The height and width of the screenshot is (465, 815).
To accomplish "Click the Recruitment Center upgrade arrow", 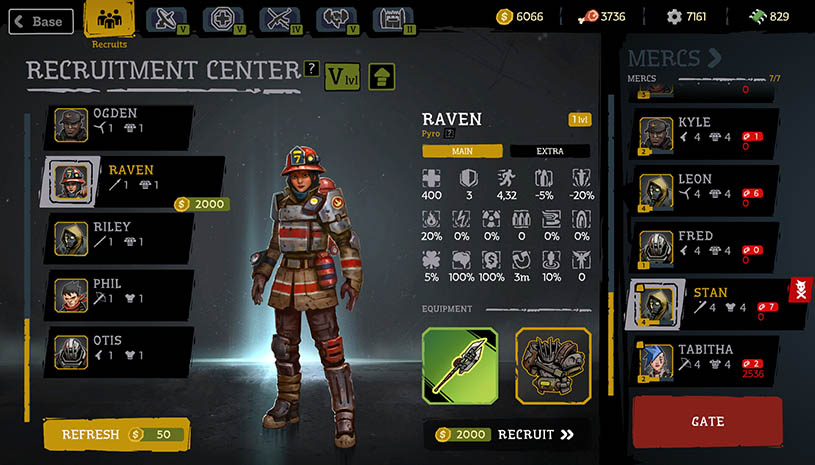I will [382, 75].
